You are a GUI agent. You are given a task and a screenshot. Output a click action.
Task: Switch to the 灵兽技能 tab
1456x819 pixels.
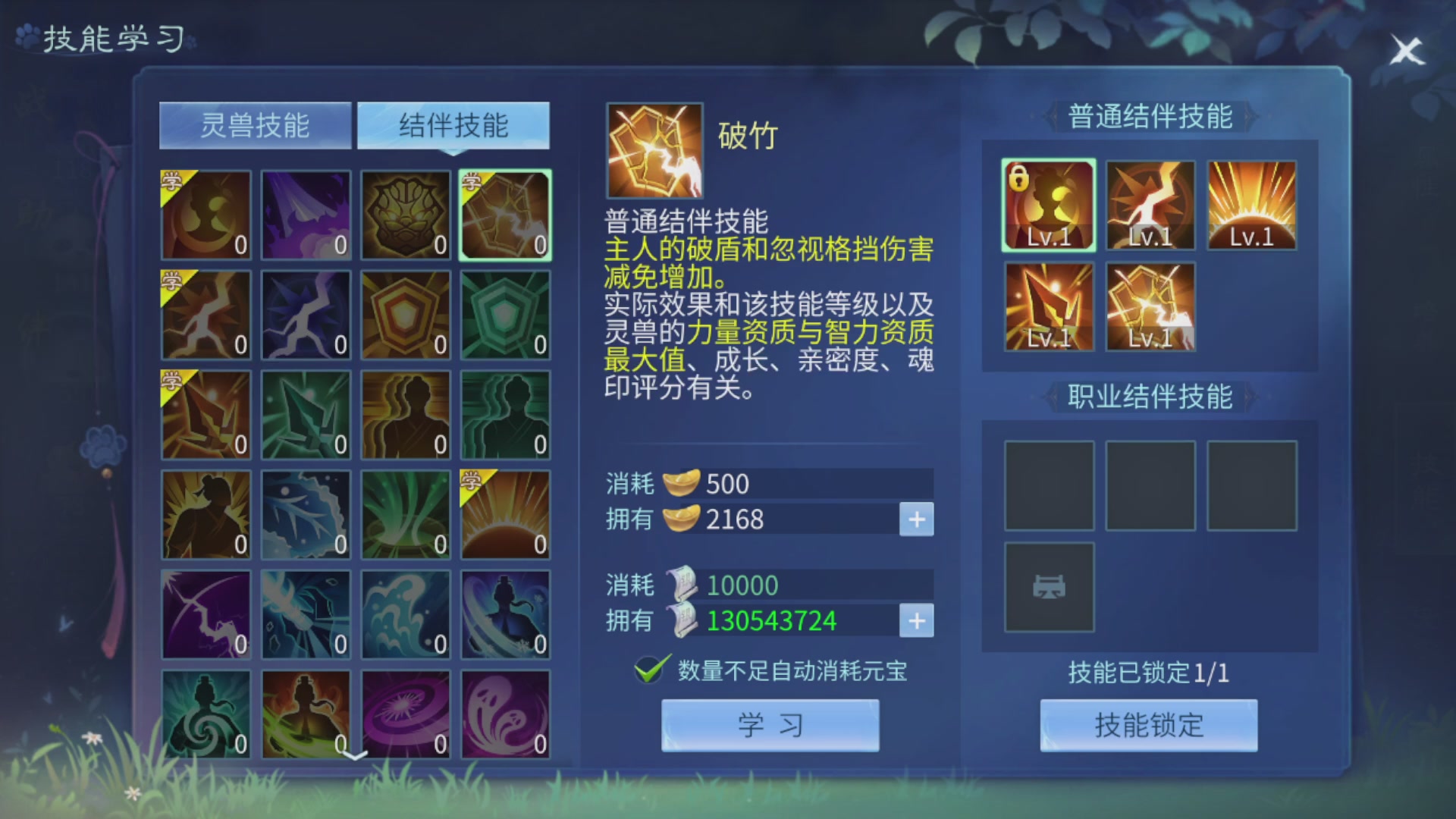256,125
